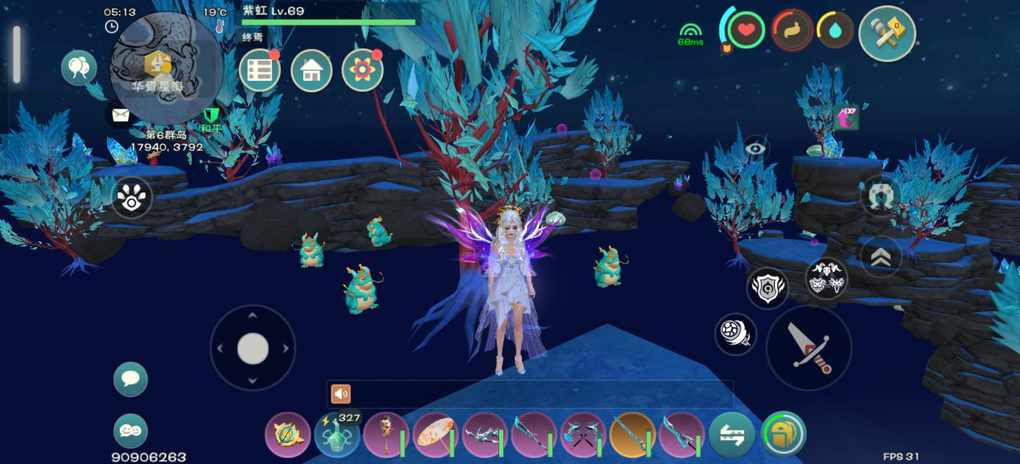Open the mail envelope icon
This screenshot has width=1020, height=464.
[121, 116]
